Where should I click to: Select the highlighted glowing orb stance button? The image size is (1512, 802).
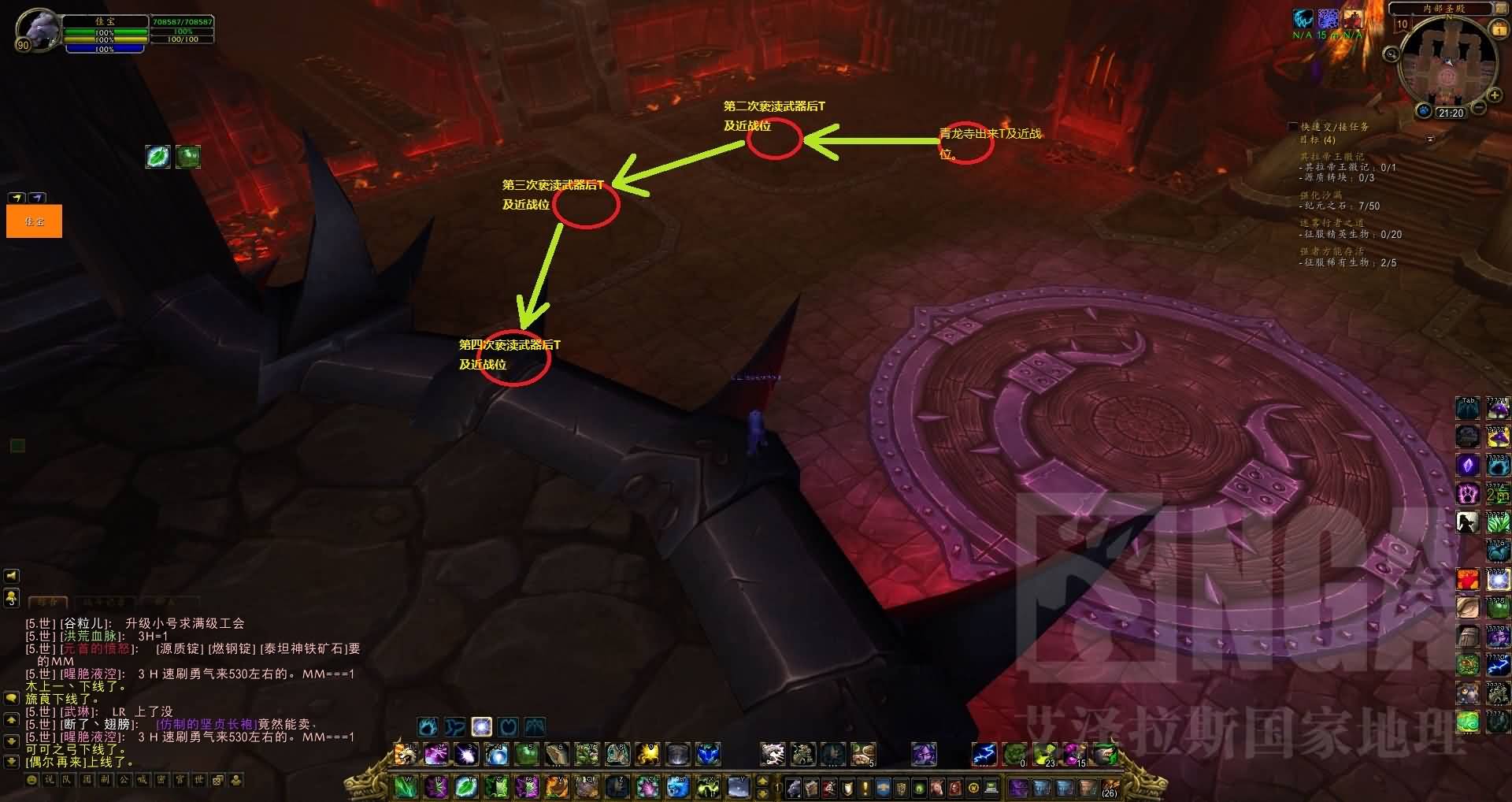481,726
